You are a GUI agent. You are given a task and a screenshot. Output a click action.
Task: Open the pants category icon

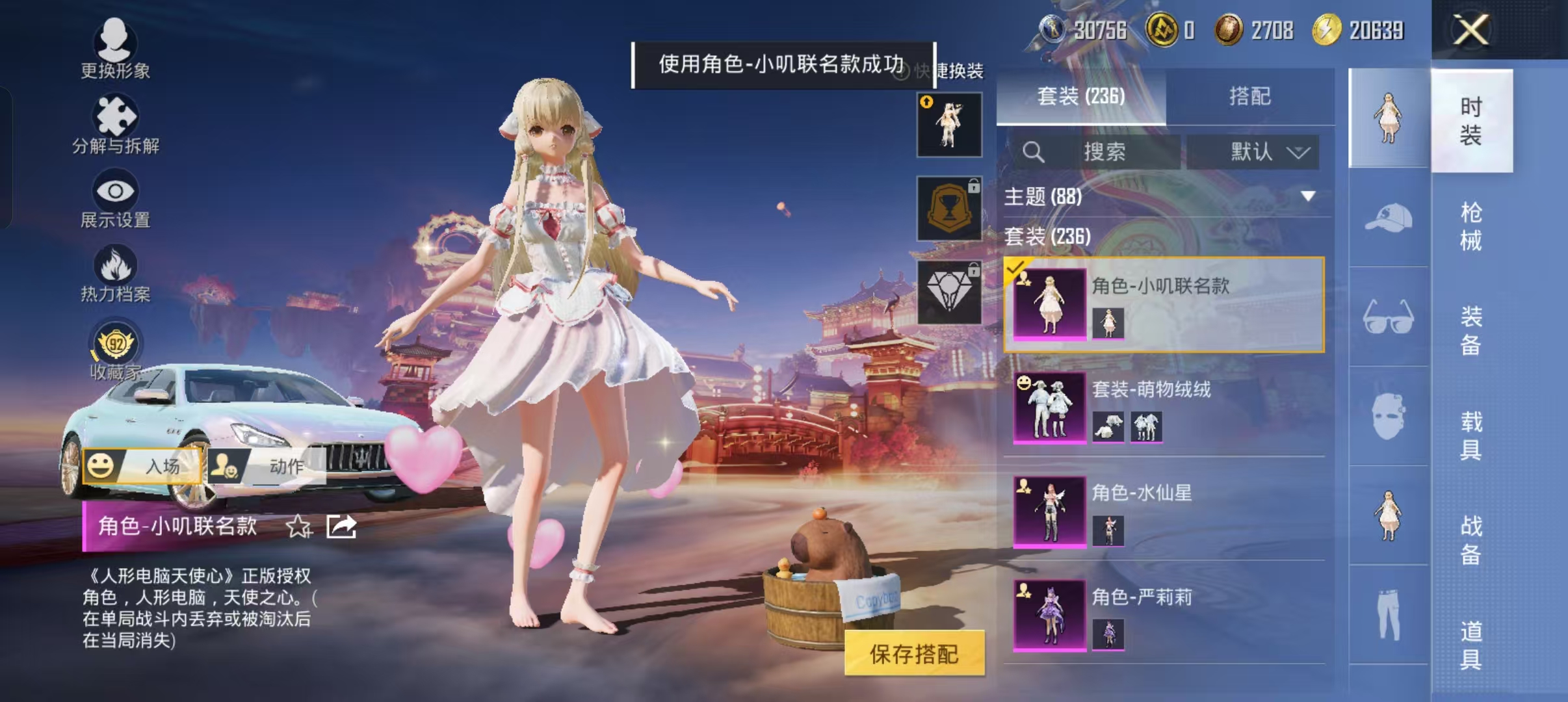tap(1388, 614)
